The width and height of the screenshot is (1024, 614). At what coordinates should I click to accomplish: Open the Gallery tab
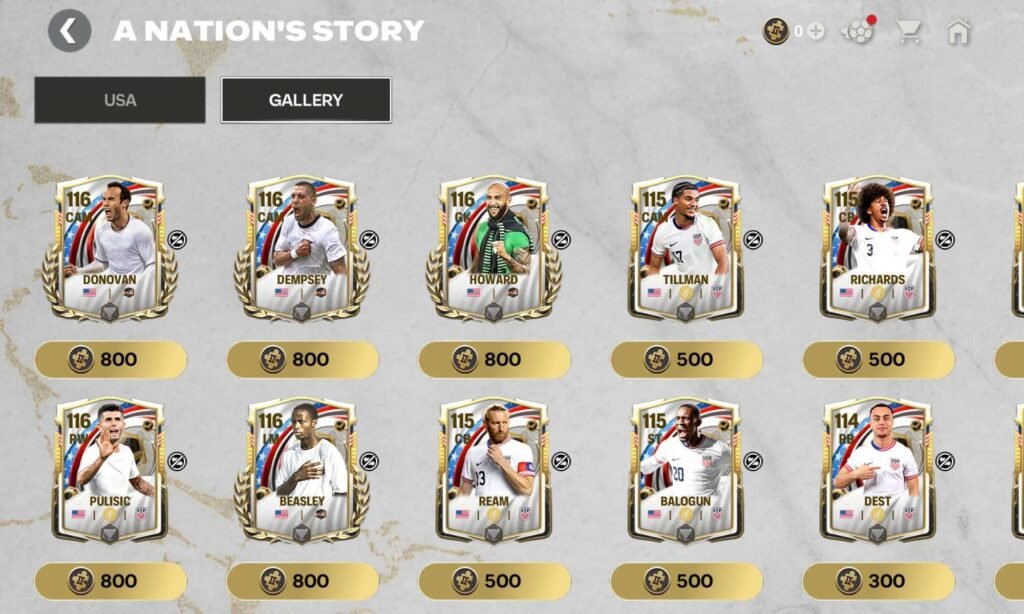(306, 100)
